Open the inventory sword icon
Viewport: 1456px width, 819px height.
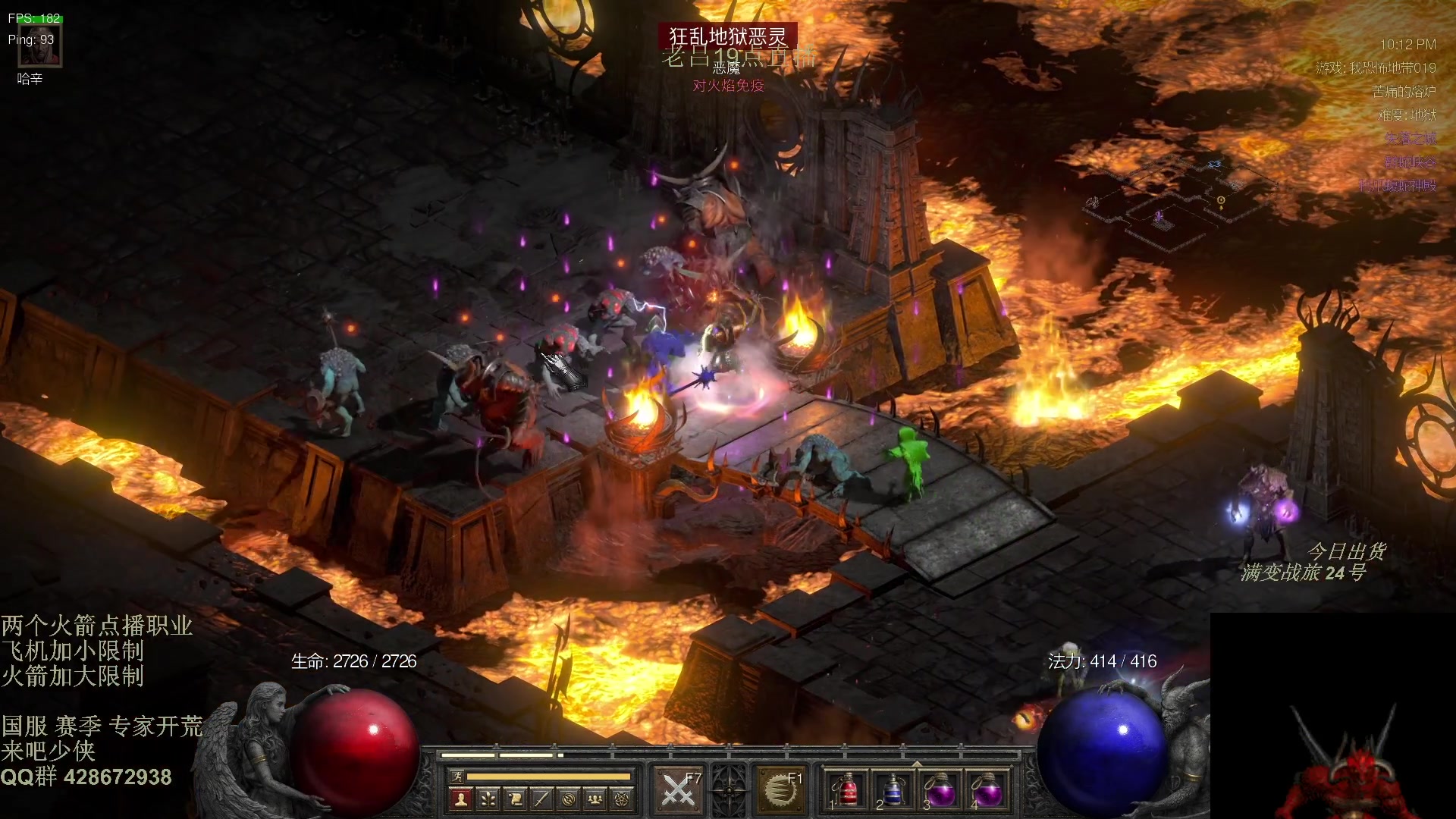[x=541, y=799]
